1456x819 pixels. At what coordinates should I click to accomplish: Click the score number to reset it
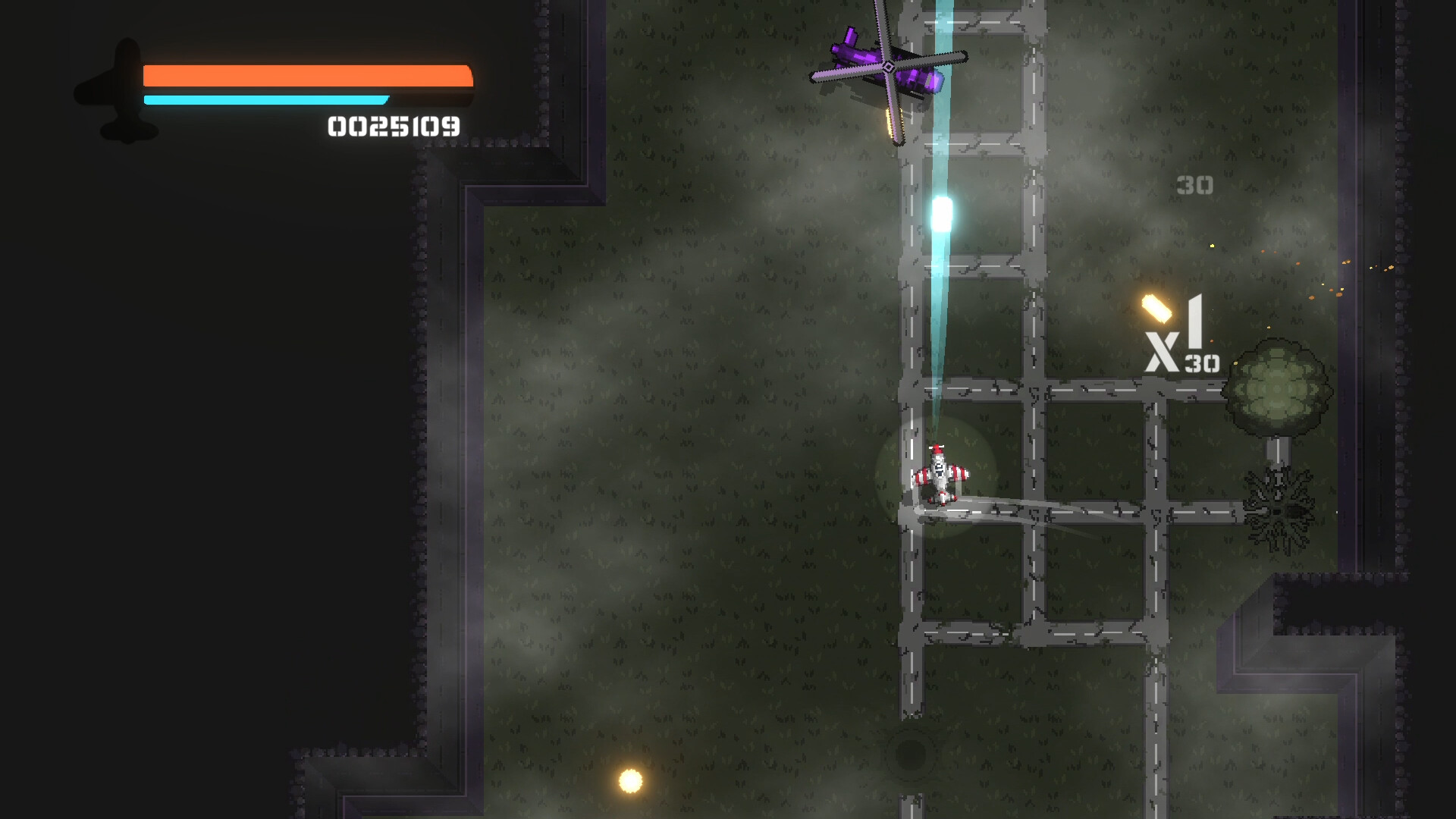[x=393, y=127]
